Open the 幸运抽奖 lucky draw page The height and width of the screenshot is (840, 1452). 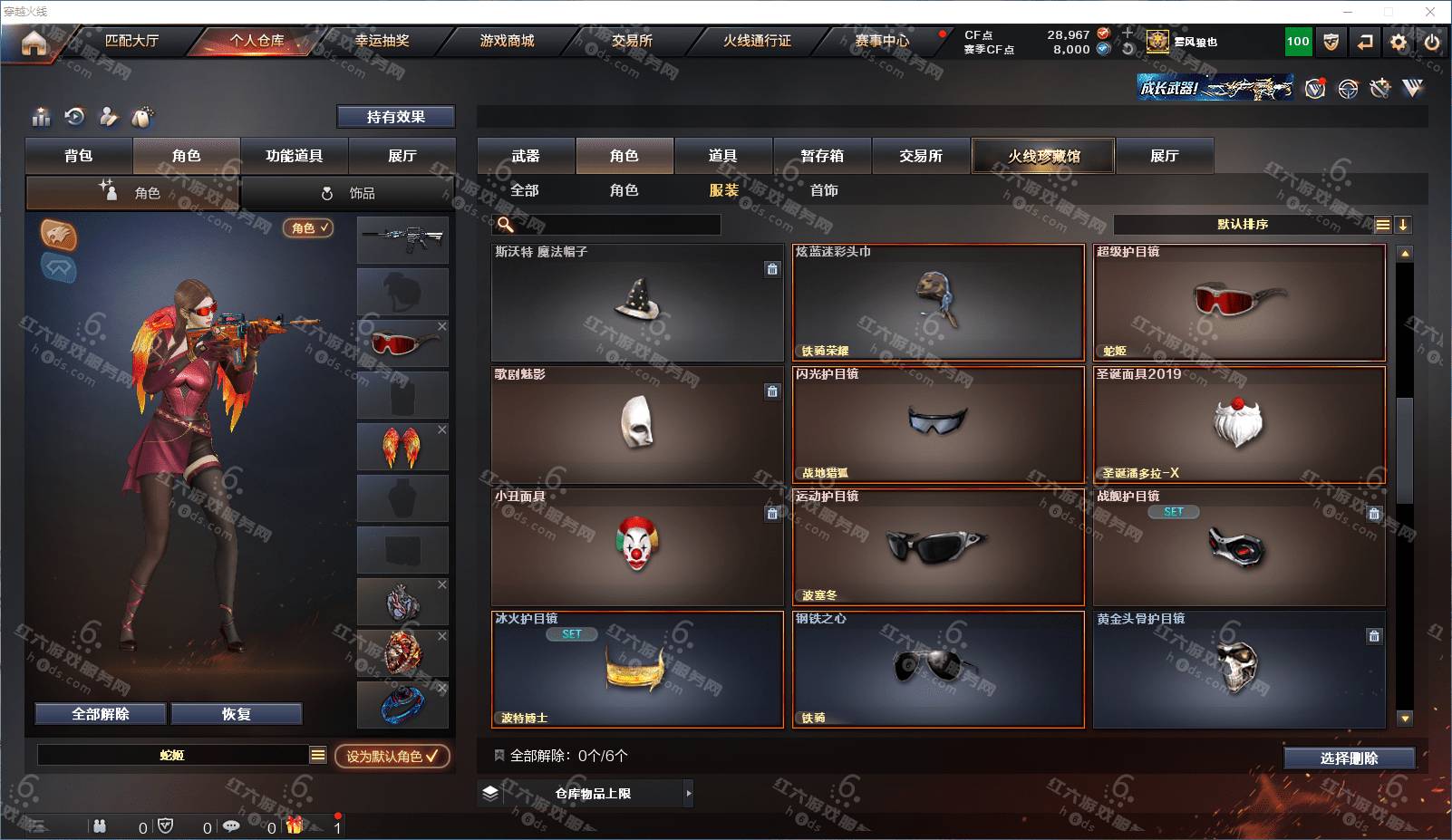coord(382,41)
